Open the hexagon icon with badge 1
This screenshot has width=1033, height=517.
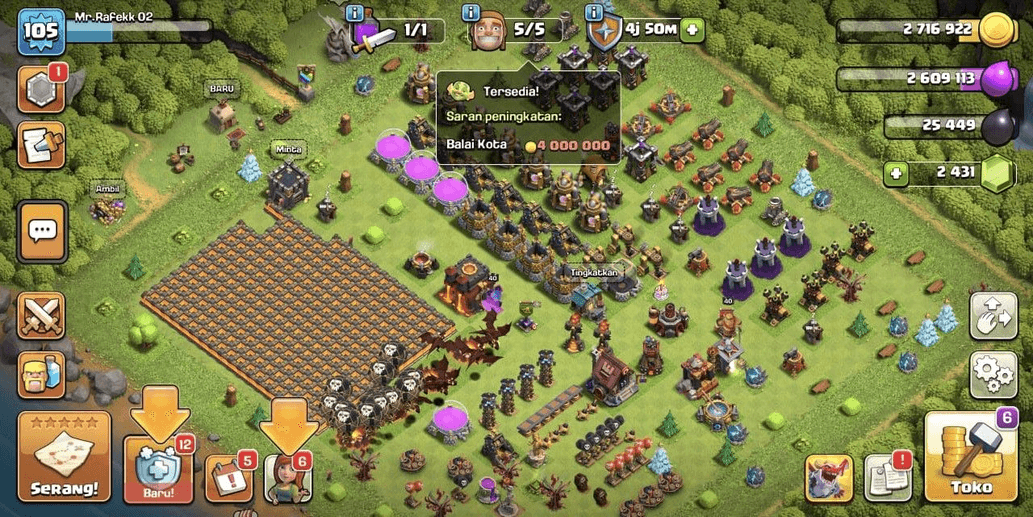coord(42,91)
